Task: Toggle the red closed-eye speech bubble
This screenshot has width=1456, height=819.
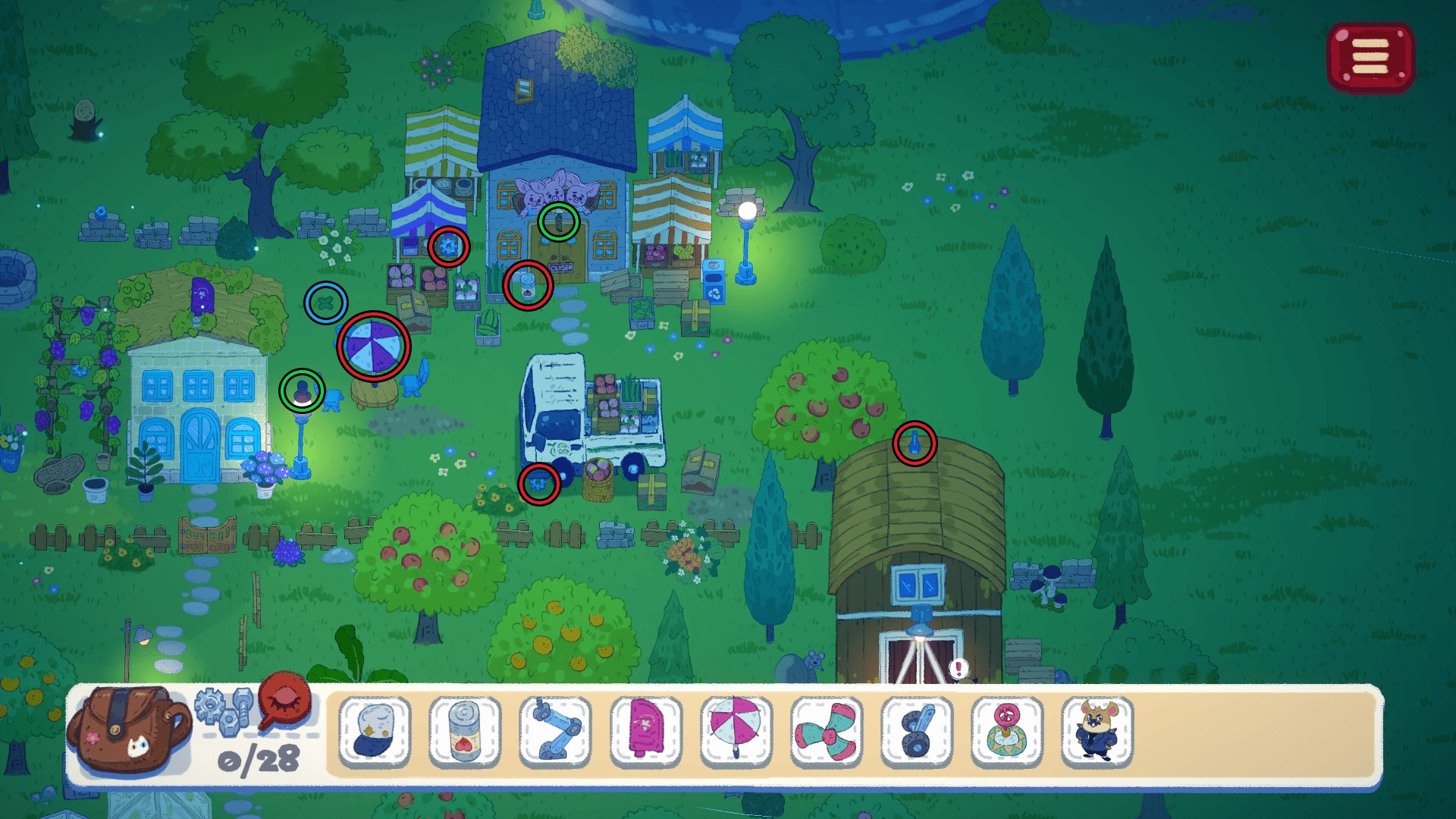Action: pos(285,701)
